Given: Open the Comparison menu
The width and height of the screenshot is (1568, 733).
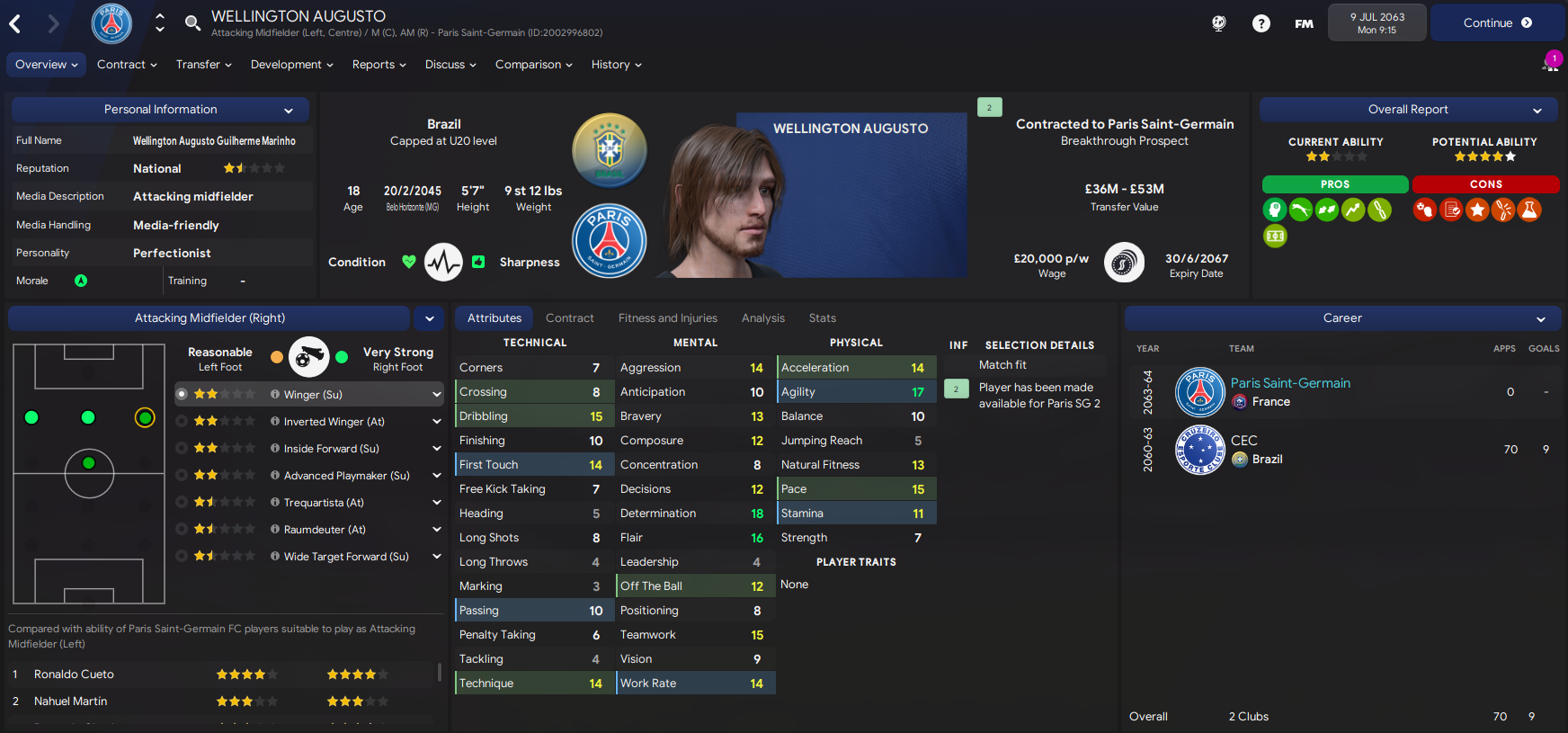Looking at the screenshot, I should pos(533,65).
